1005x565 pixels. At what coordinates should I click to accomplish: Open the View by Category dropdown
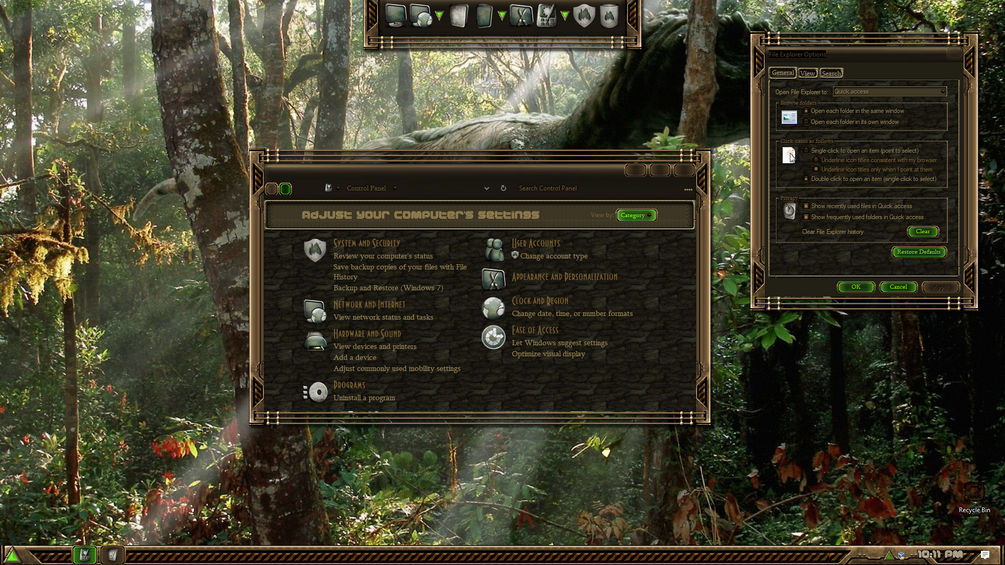tap(636, 215)
